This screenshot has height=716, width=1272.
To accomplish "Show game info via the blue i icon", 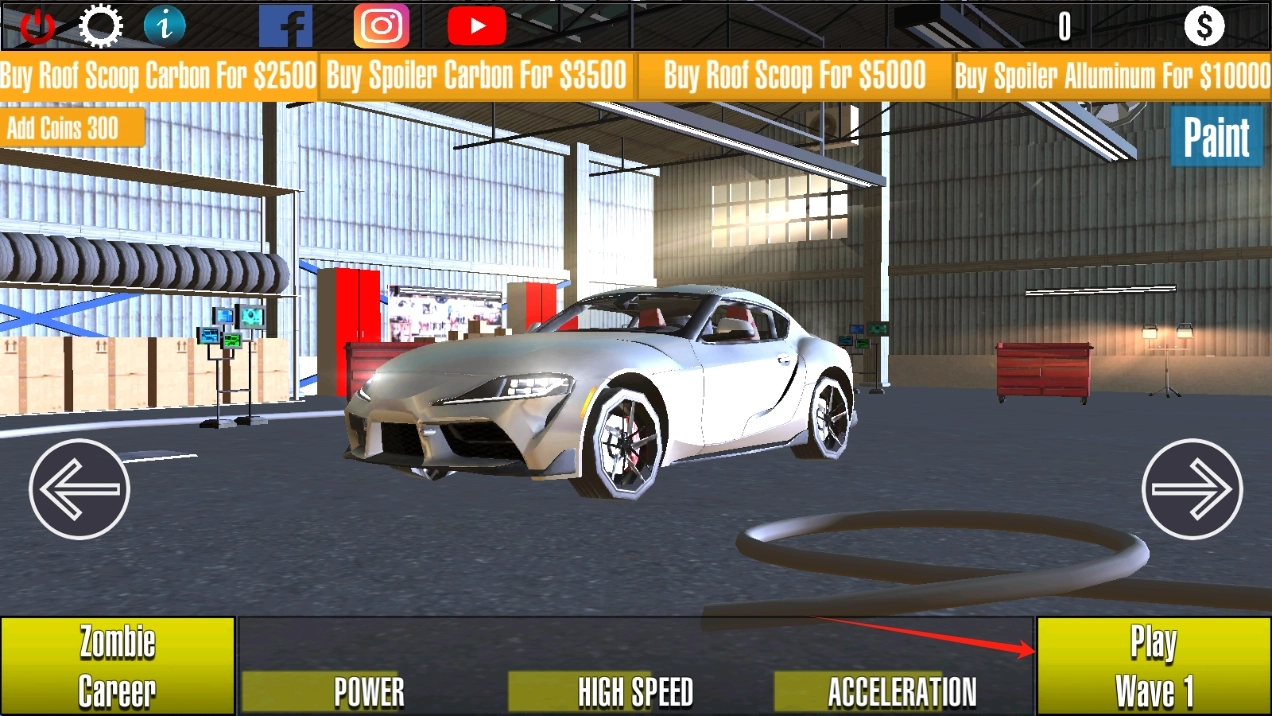I will [164, 26].
